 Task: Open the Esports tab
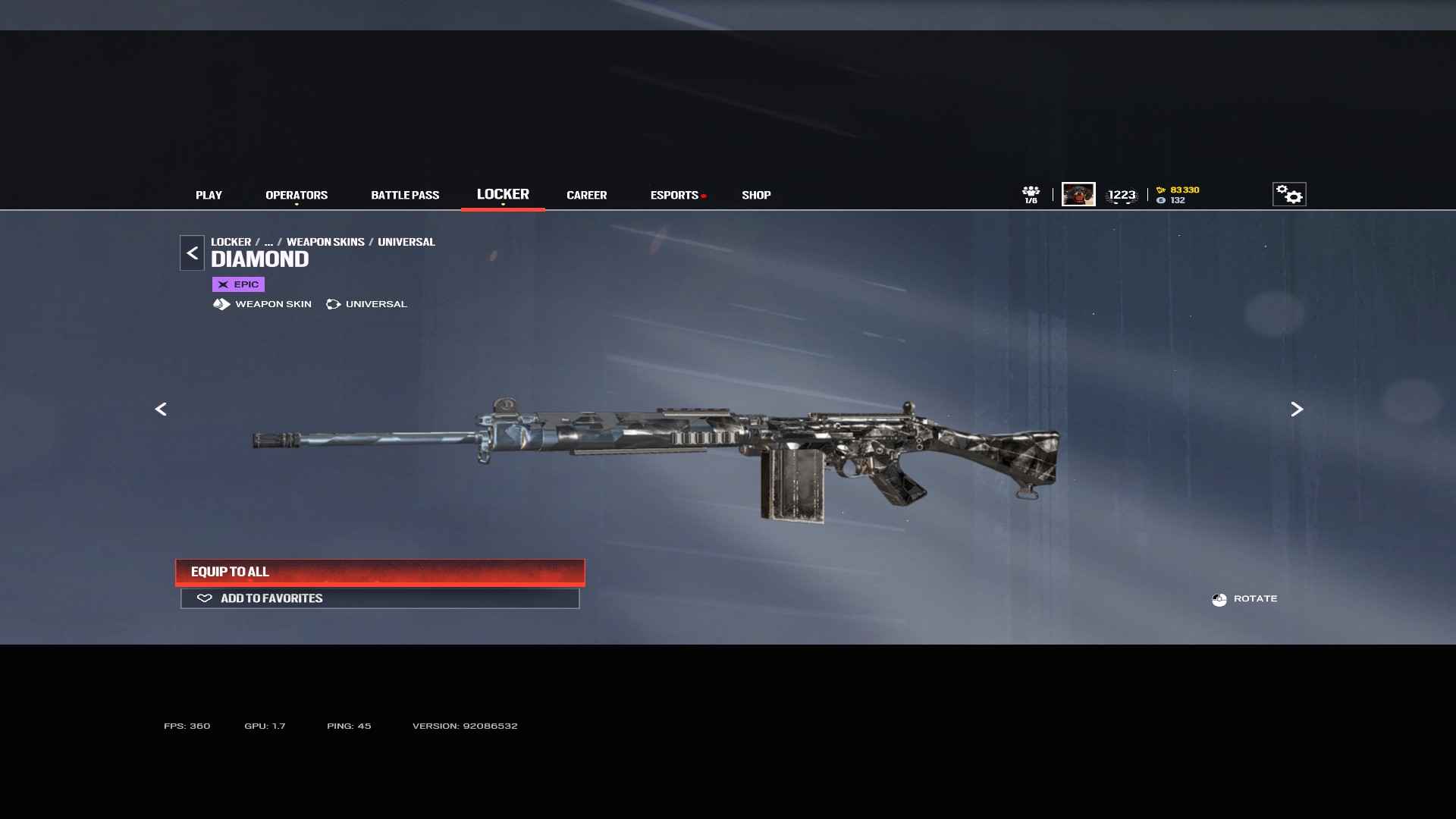pyautogui.click(x=674, y=195)
